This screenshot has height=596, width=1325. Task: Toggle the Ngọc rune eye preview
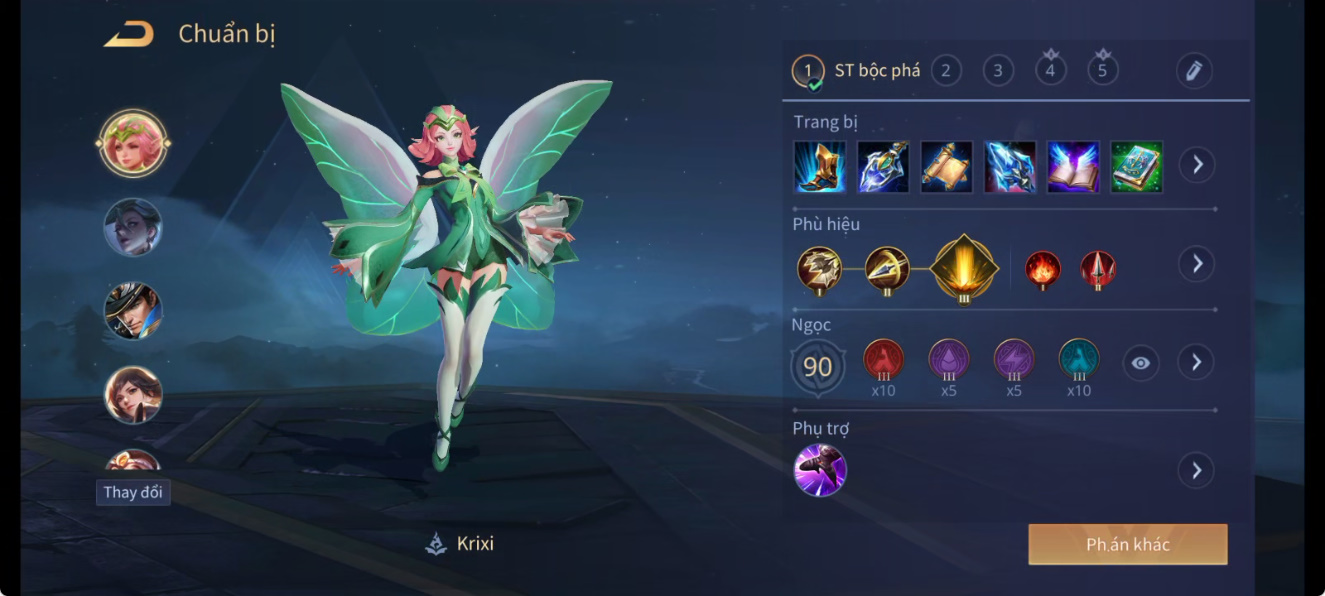click(x=1141, y=363)
